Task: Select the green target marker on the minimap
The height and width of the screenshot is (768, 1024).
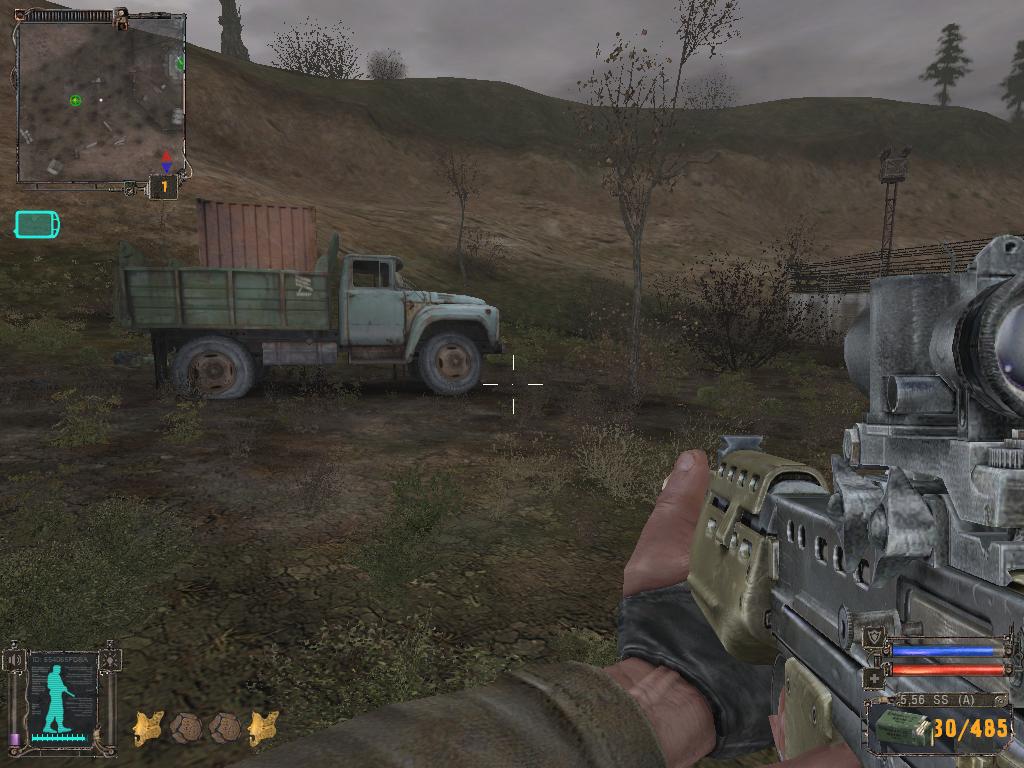Action: 75,100
